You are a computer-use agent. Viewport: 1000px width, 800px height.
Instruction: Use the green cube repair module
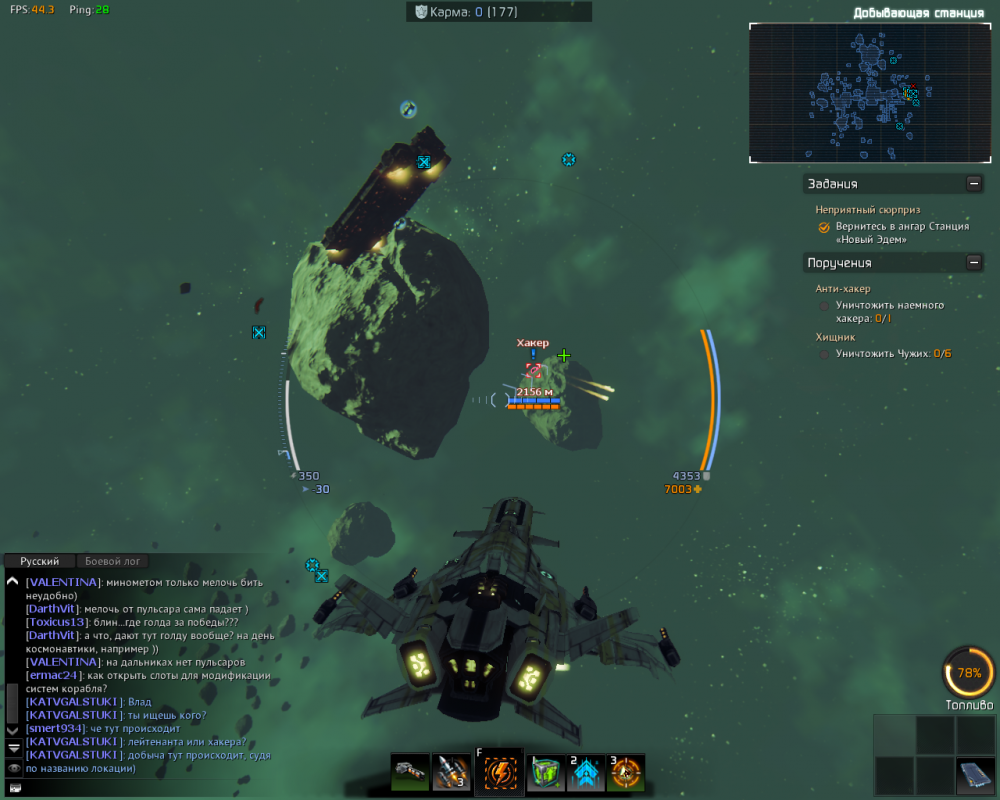(x=547, y=772)
